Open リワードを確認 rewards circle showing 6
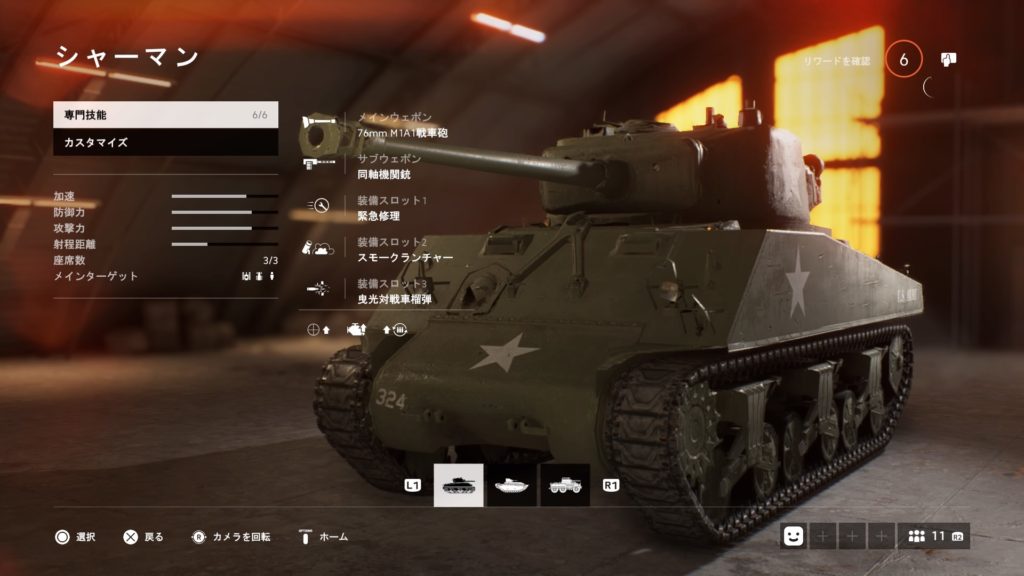The width and height of the screenshot is (1024, 576). 904,60
